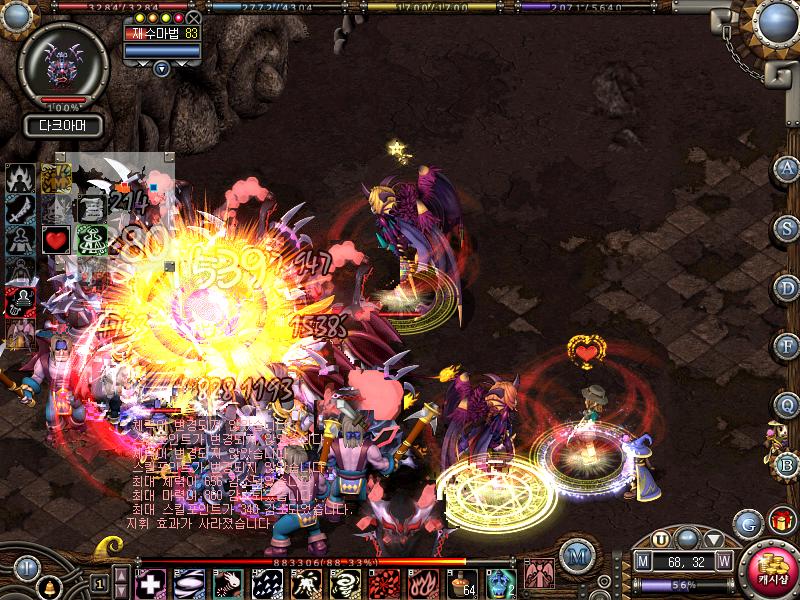Expand the target panel down arrow

click(x=162, y=68)
